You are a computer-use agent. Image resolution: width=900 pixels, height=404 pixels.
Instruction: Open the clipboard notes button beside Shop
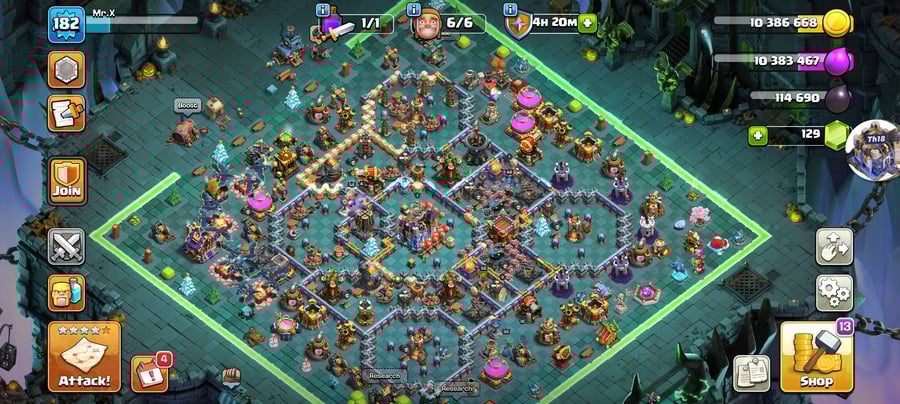751,372
